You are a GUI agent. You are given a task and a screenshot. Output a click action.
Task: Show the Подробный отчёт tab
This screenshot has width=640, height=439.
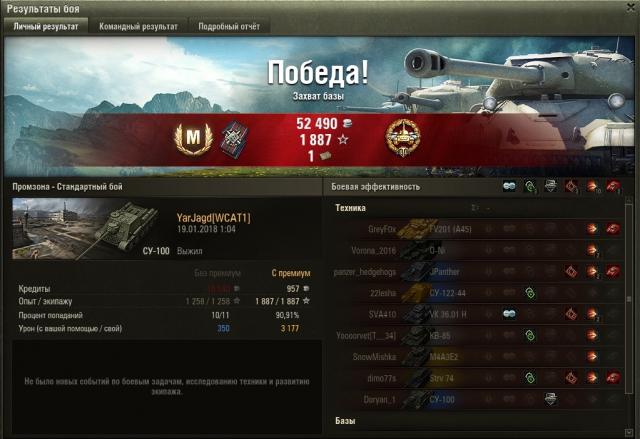coord(228,27)
